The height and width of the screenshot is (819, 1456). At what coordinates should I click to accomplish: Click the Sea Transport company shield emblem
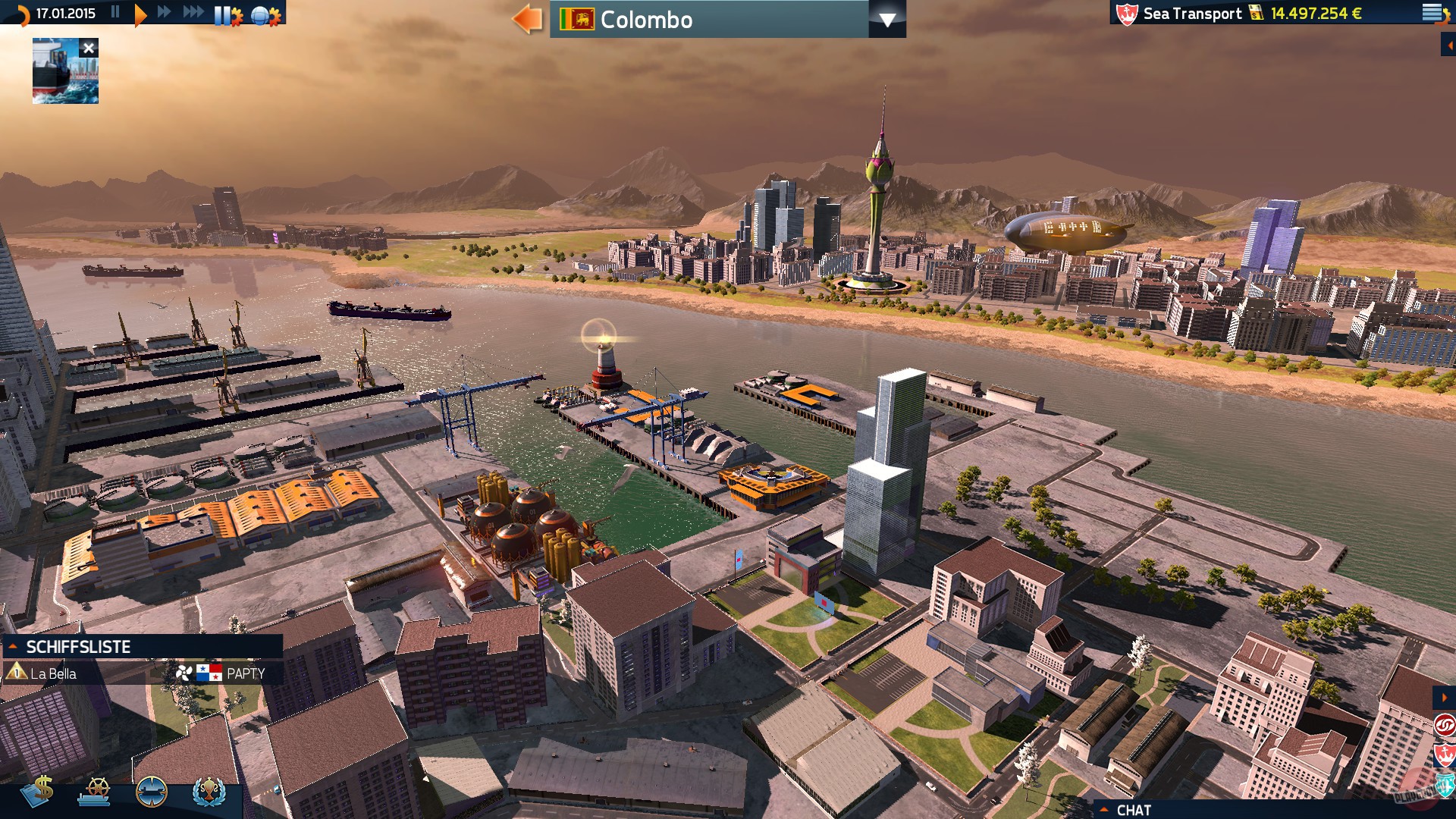click(1126, 13)
